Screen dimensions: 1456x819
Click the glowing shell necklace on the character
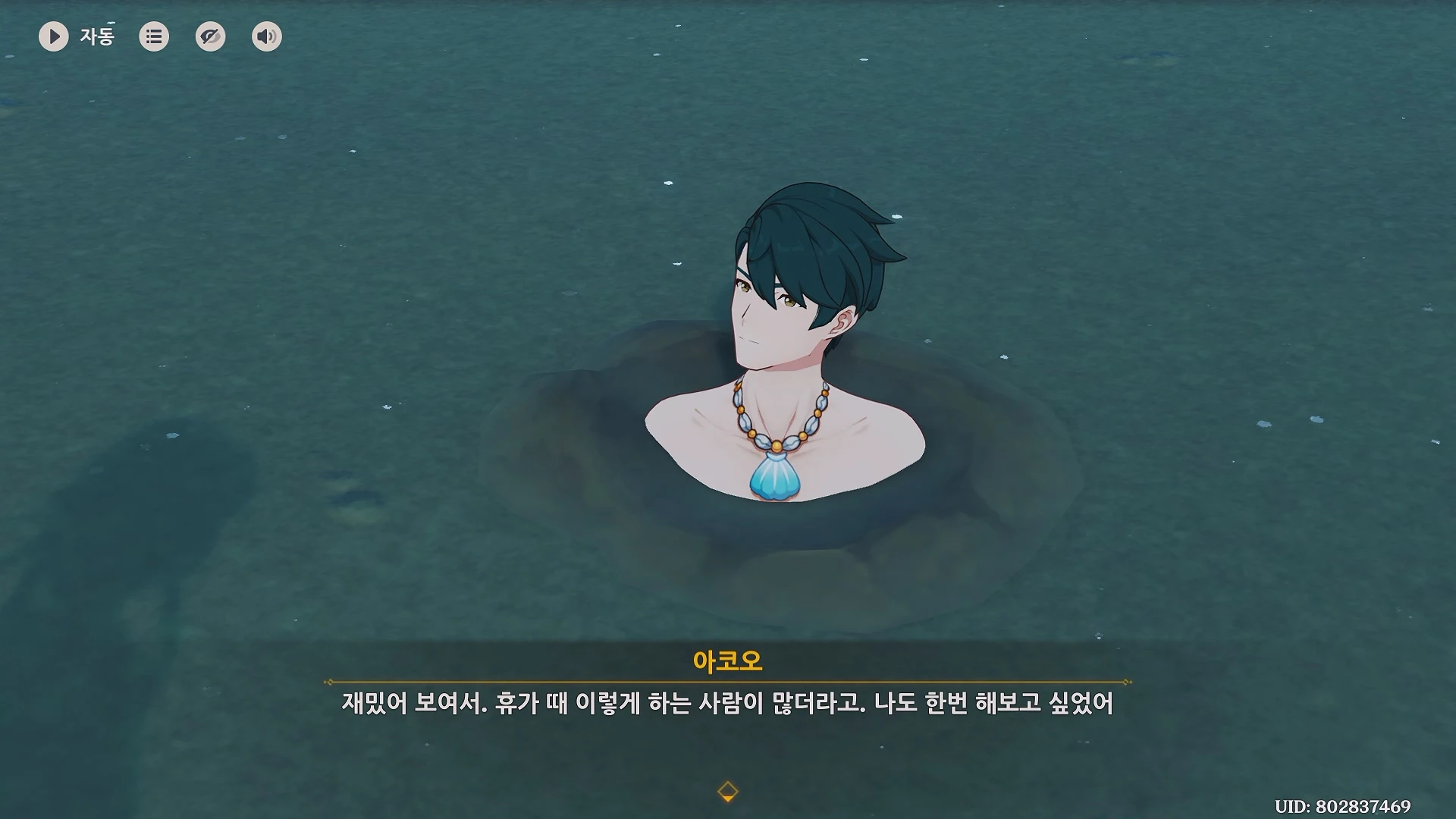(777, 478)
